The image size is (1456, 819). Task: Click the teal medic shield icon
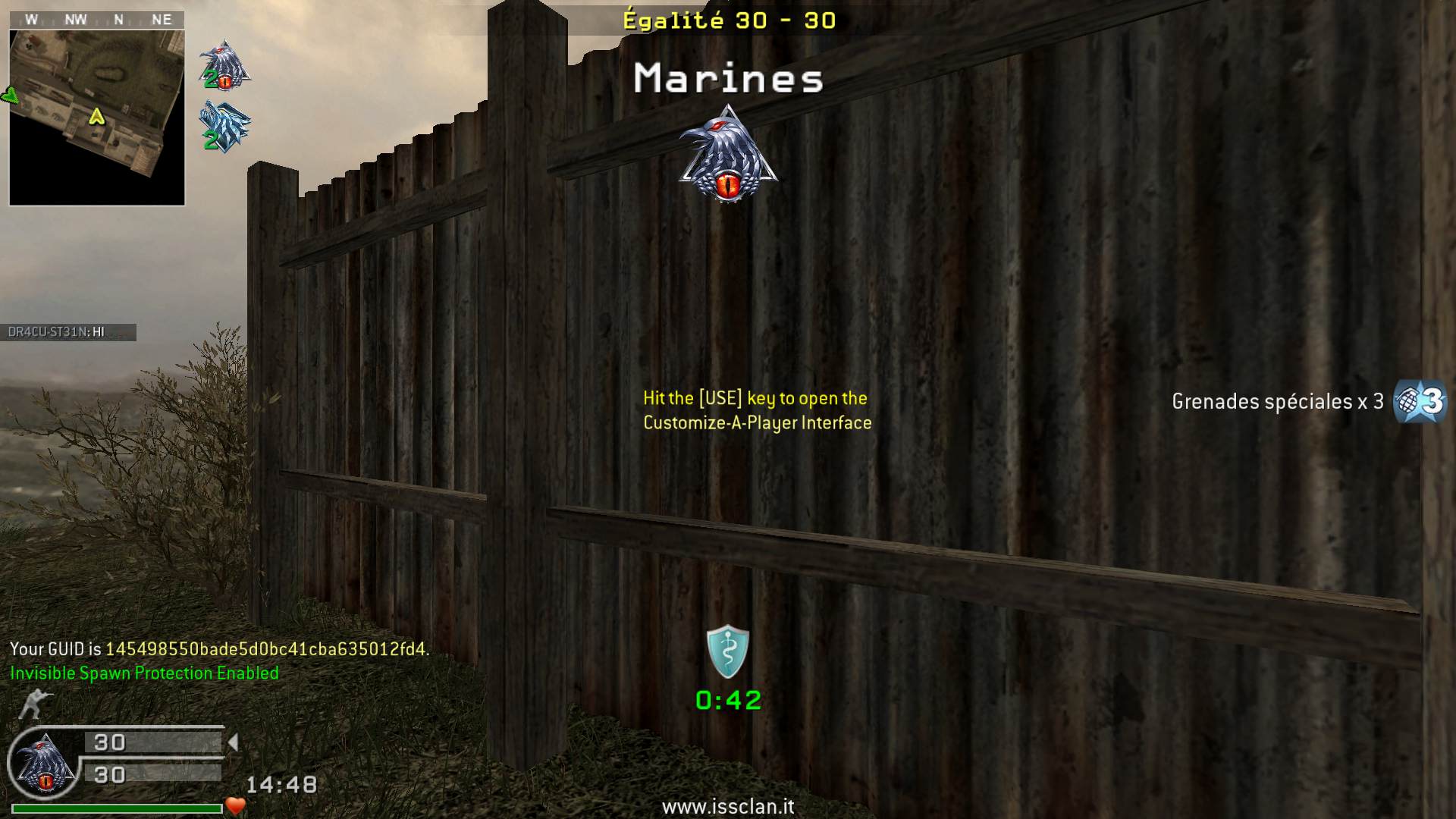pyautogui.click(x=728, y=651)
